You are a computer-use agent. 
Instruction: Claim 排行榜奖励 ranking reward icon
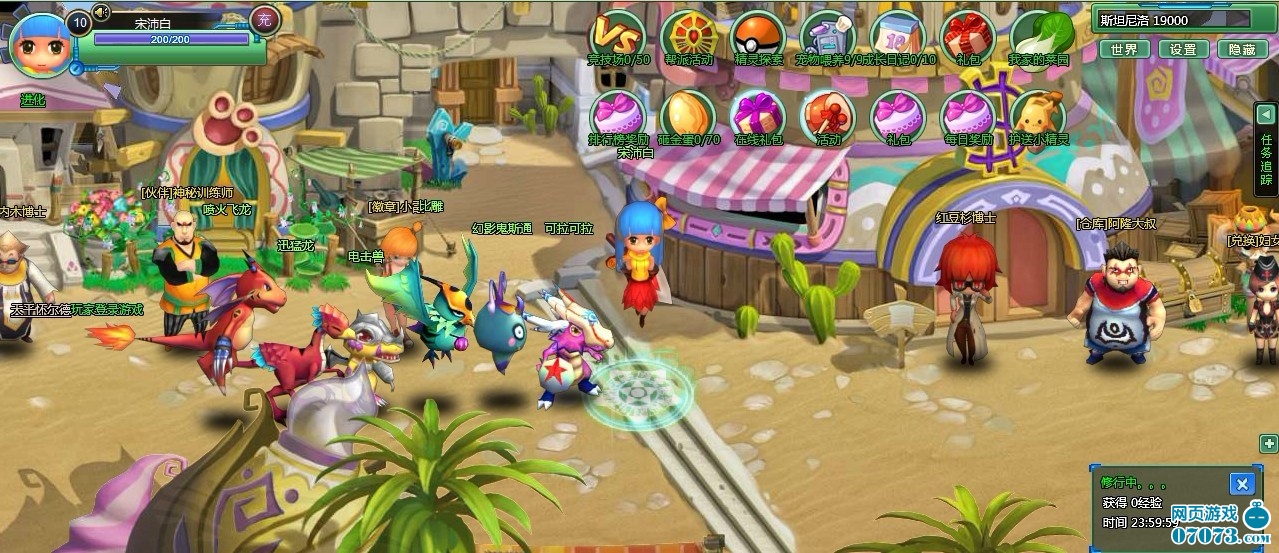(x=618, y=114)
